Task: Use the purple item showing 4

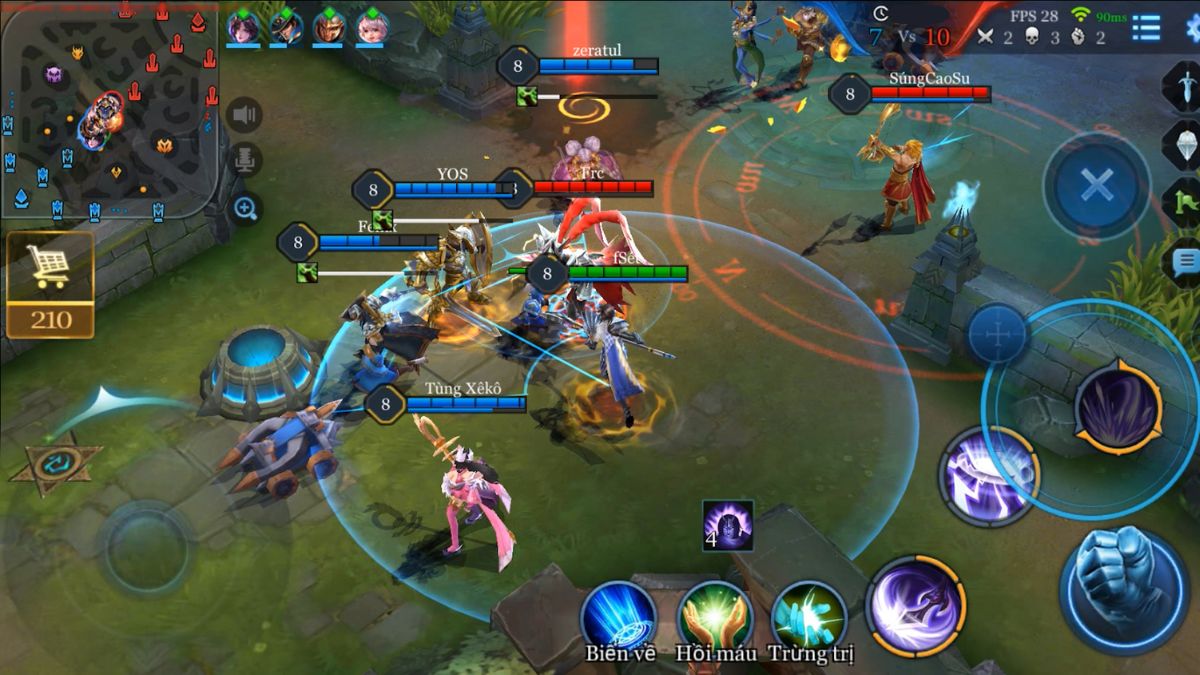Action: (x=727, y=525)
